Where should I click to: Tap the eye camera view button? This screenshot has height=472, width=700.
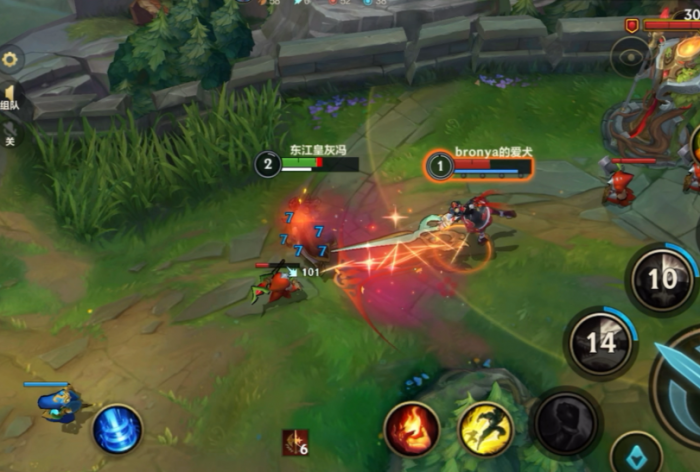tap(631, 57)
